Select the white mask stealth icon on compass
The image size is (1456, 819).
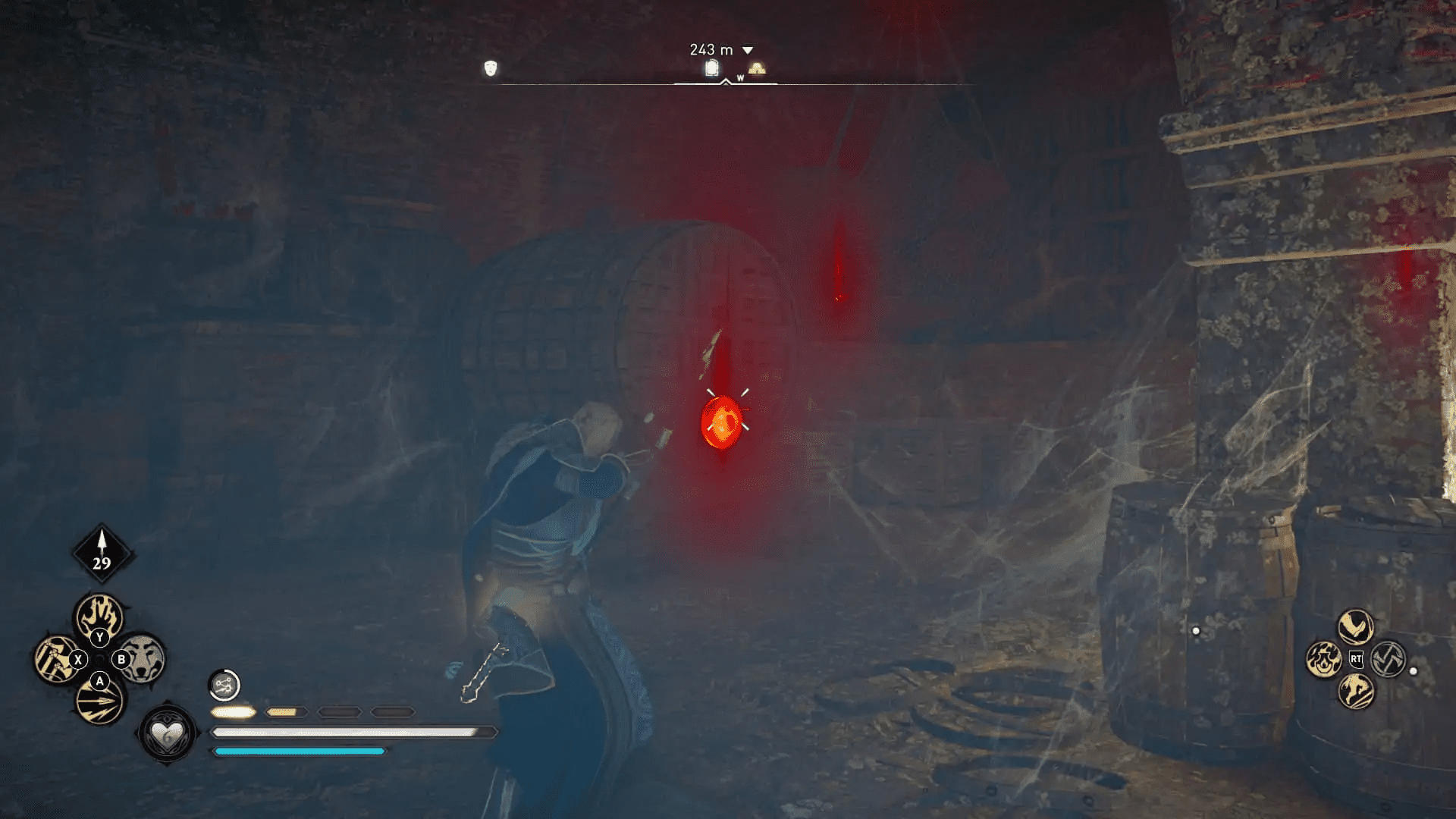491,69
